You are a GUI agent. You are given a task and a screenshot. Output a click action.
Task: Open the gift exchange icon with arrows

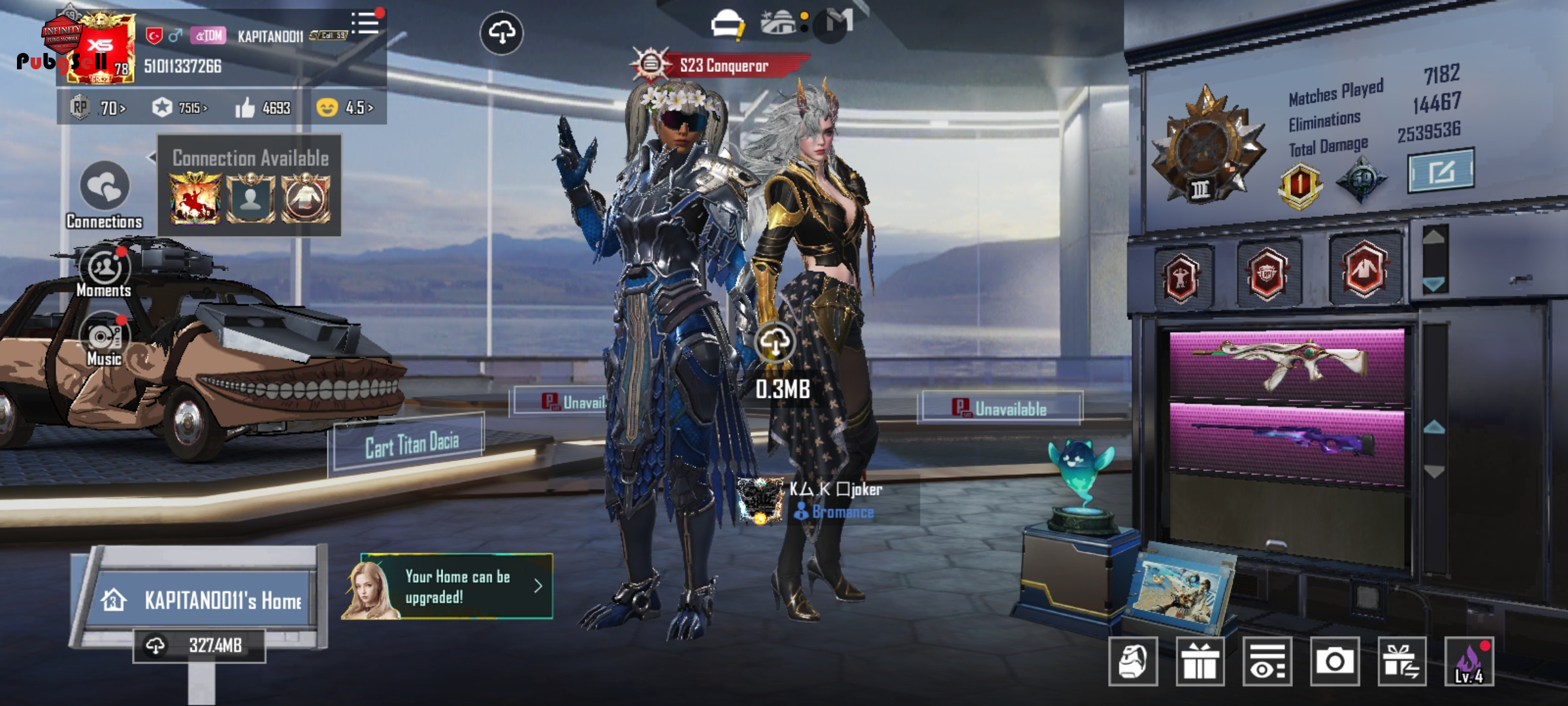[x=1401, y=662]
